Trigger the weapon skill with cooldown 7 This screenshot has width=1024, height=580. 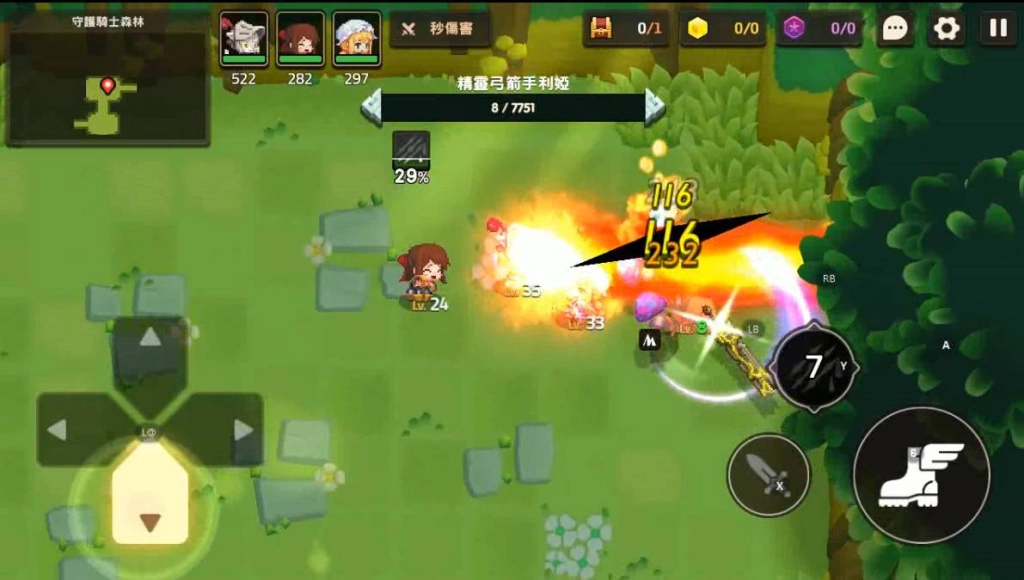[x=814, y=367]
